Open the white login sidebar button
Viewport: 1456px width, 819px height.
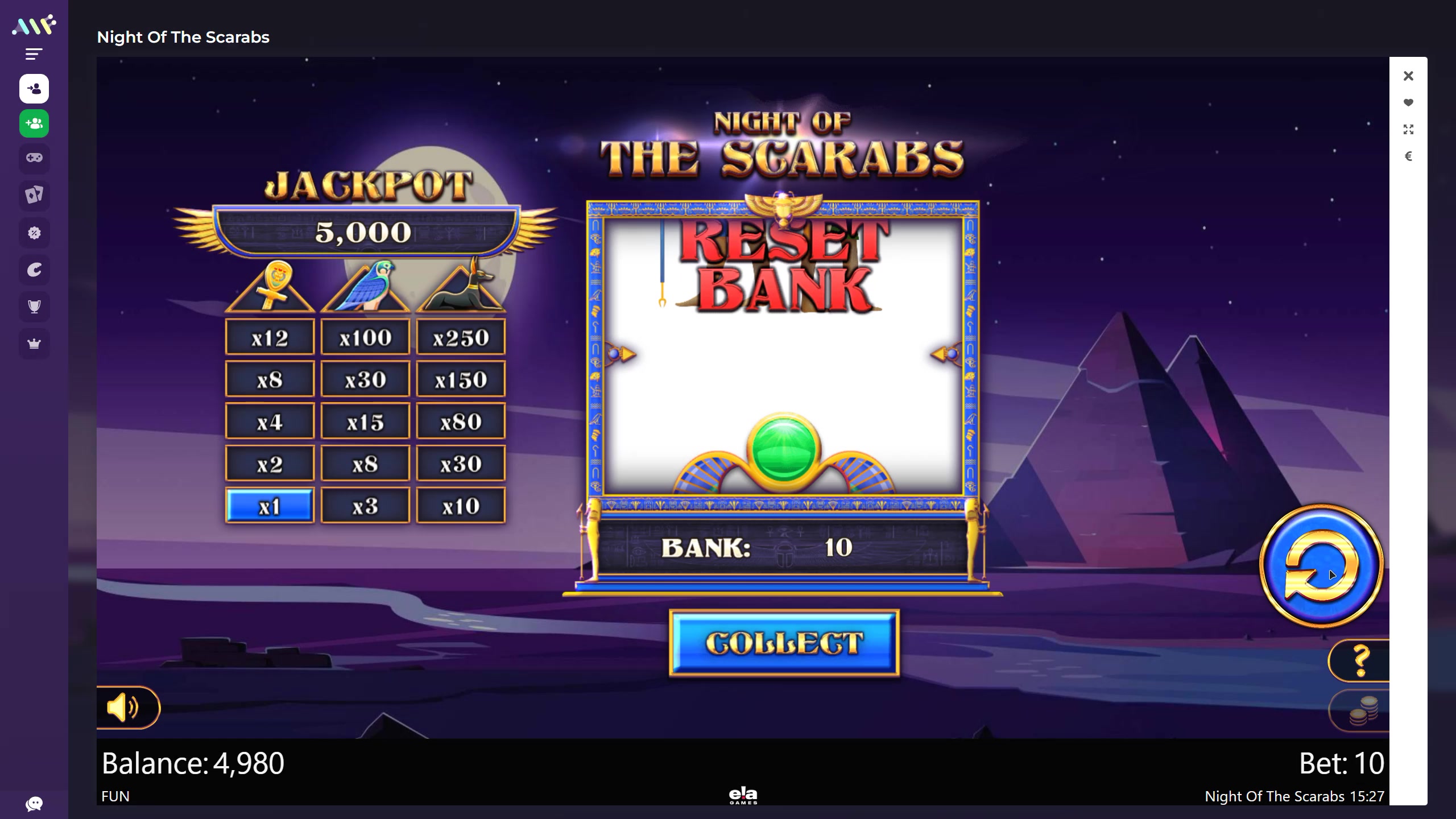point(34,89)
